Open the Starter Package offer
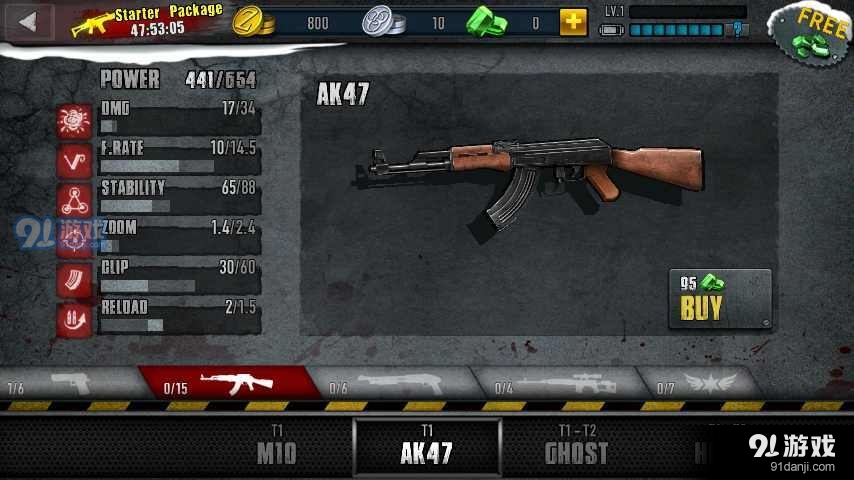The height and width of the screenshot is (480, 854). coord(148,21)
